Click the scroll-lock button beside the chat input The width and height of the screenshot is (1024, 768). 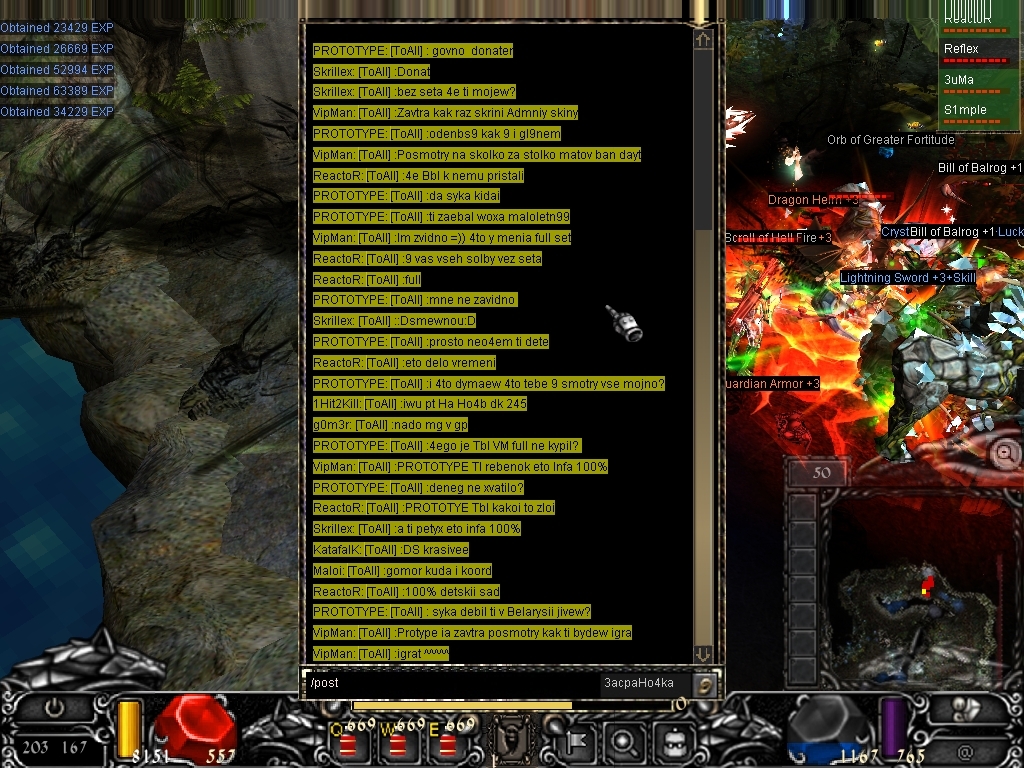[705, 684]
